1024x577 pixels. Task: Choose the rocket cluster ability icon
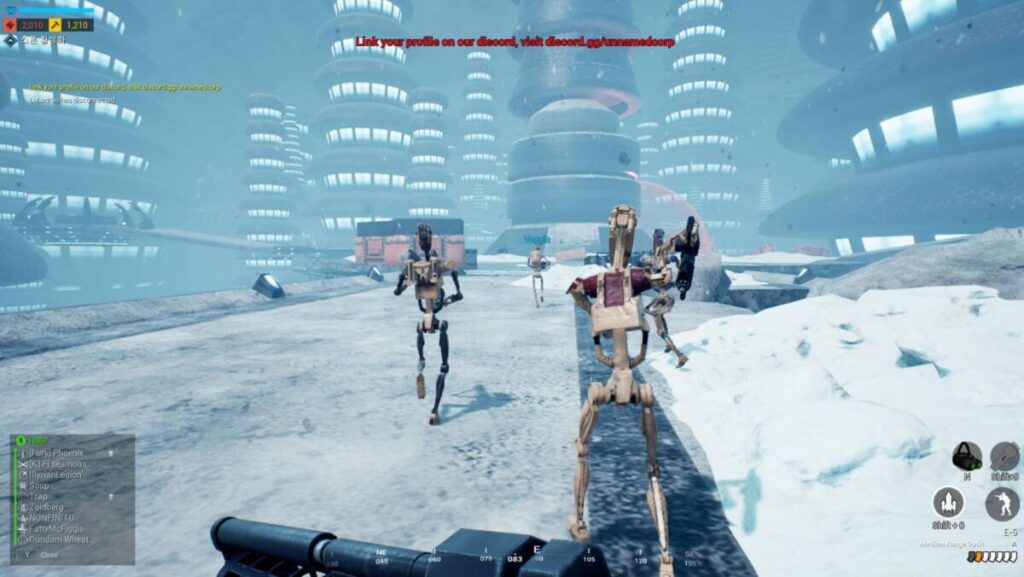pos(947,502)
